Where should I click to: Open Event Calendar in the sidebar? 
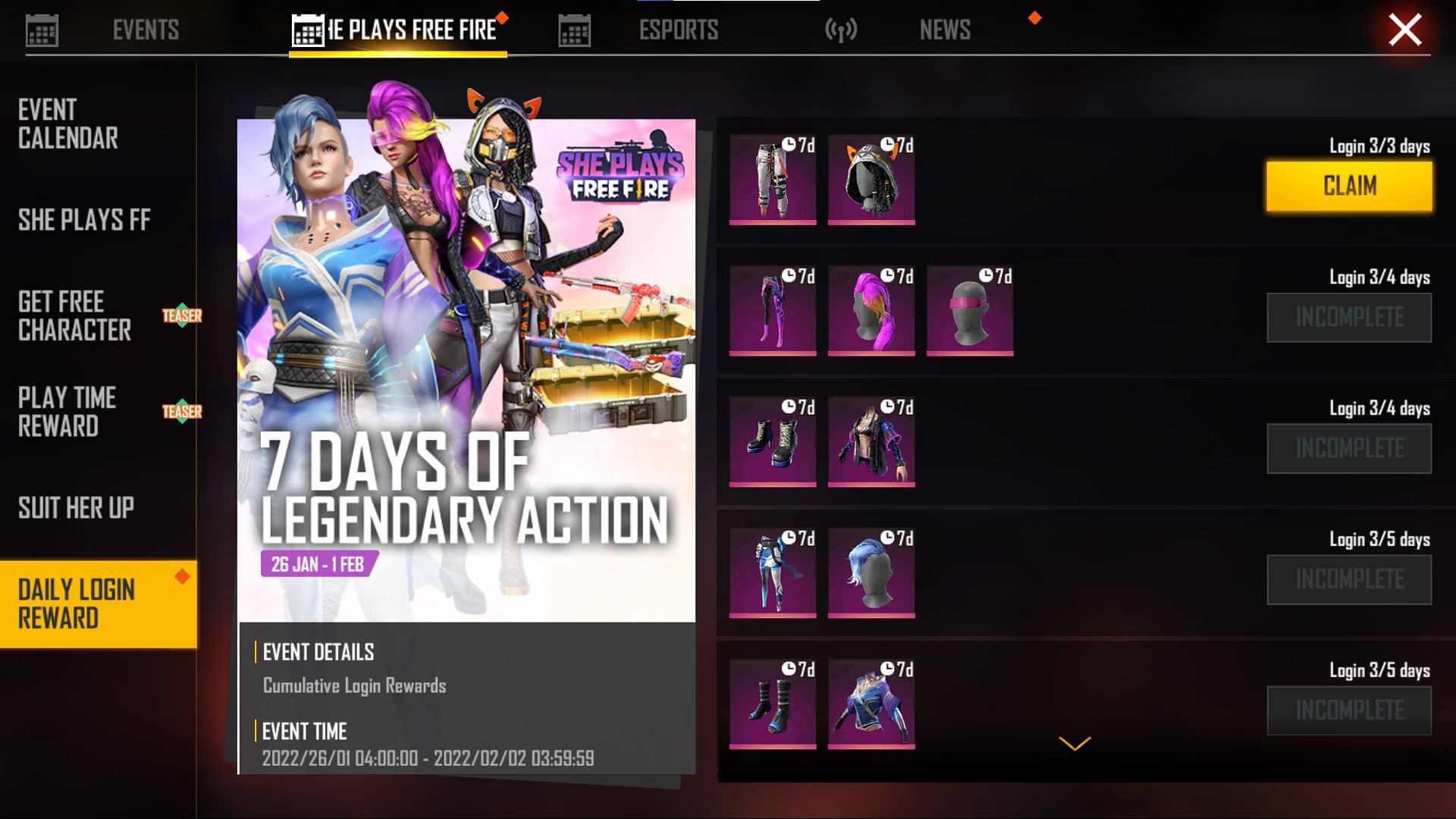[68, 124]
